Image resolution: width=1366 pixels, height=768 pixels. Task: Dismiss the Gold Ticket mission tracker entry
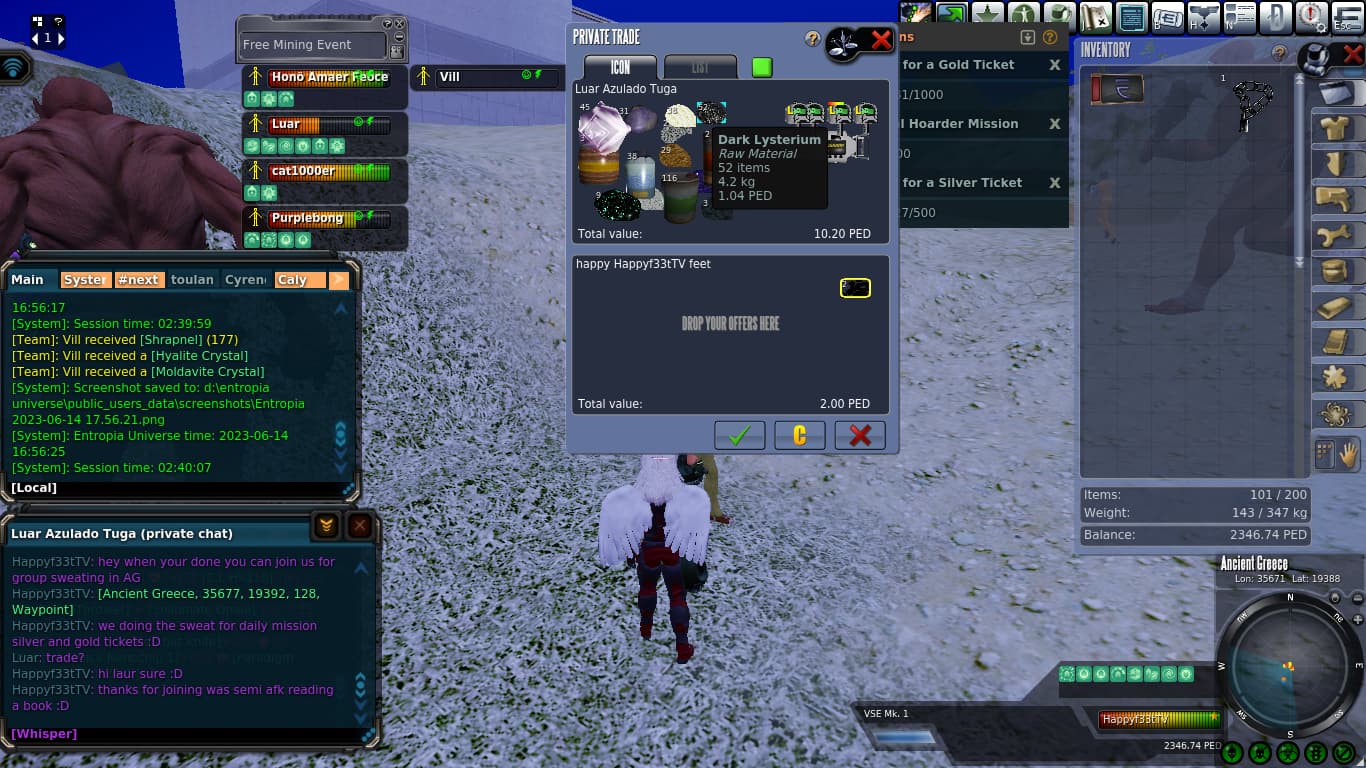tap(1054, 65)
